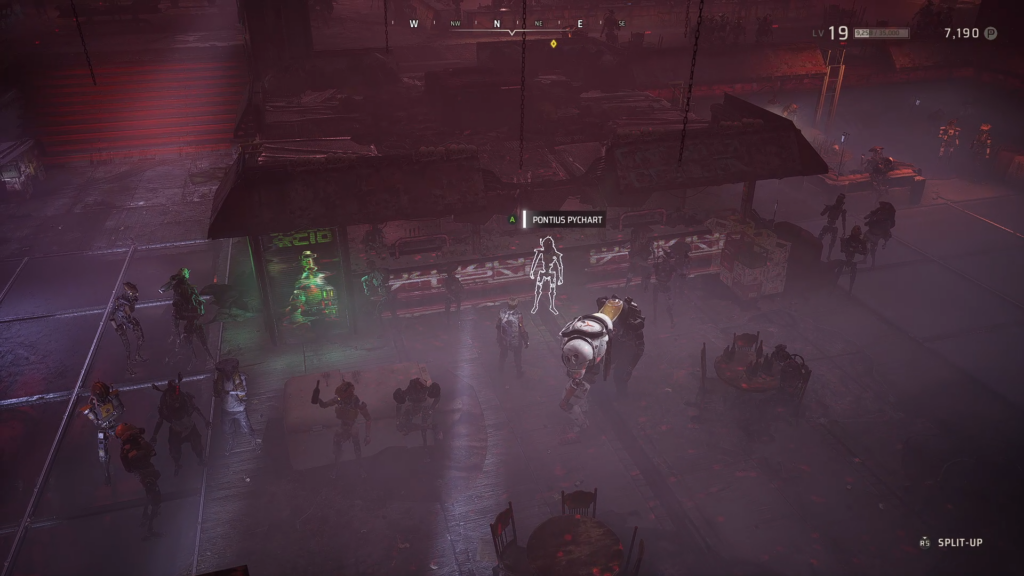Viewport: 1024px width, 576px height.
Task: Select the yellow objective marker on the compass
Action: point(554,43)
